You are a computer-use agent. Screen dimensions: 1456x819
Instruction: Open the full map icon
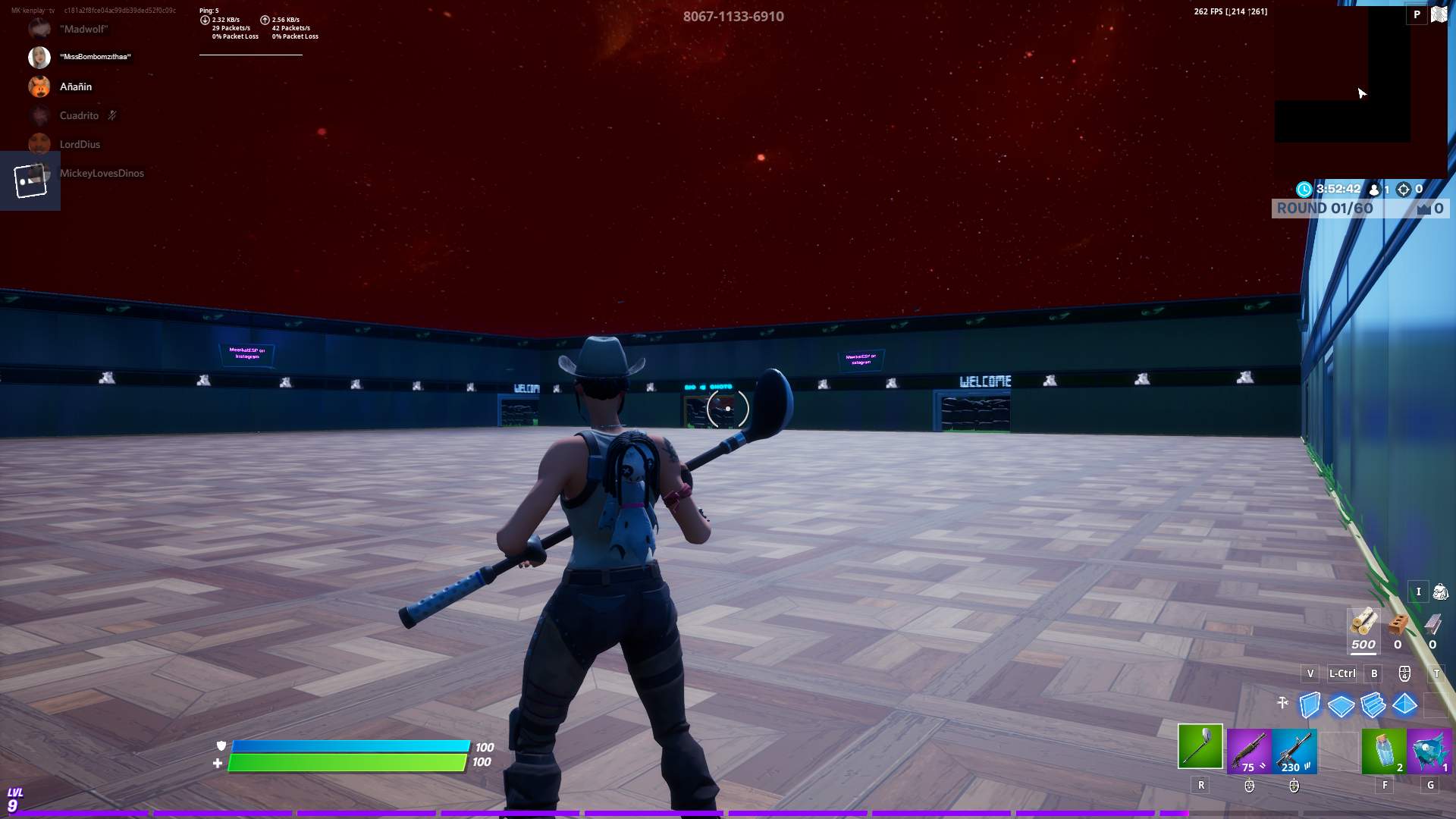pos(1439,14)
